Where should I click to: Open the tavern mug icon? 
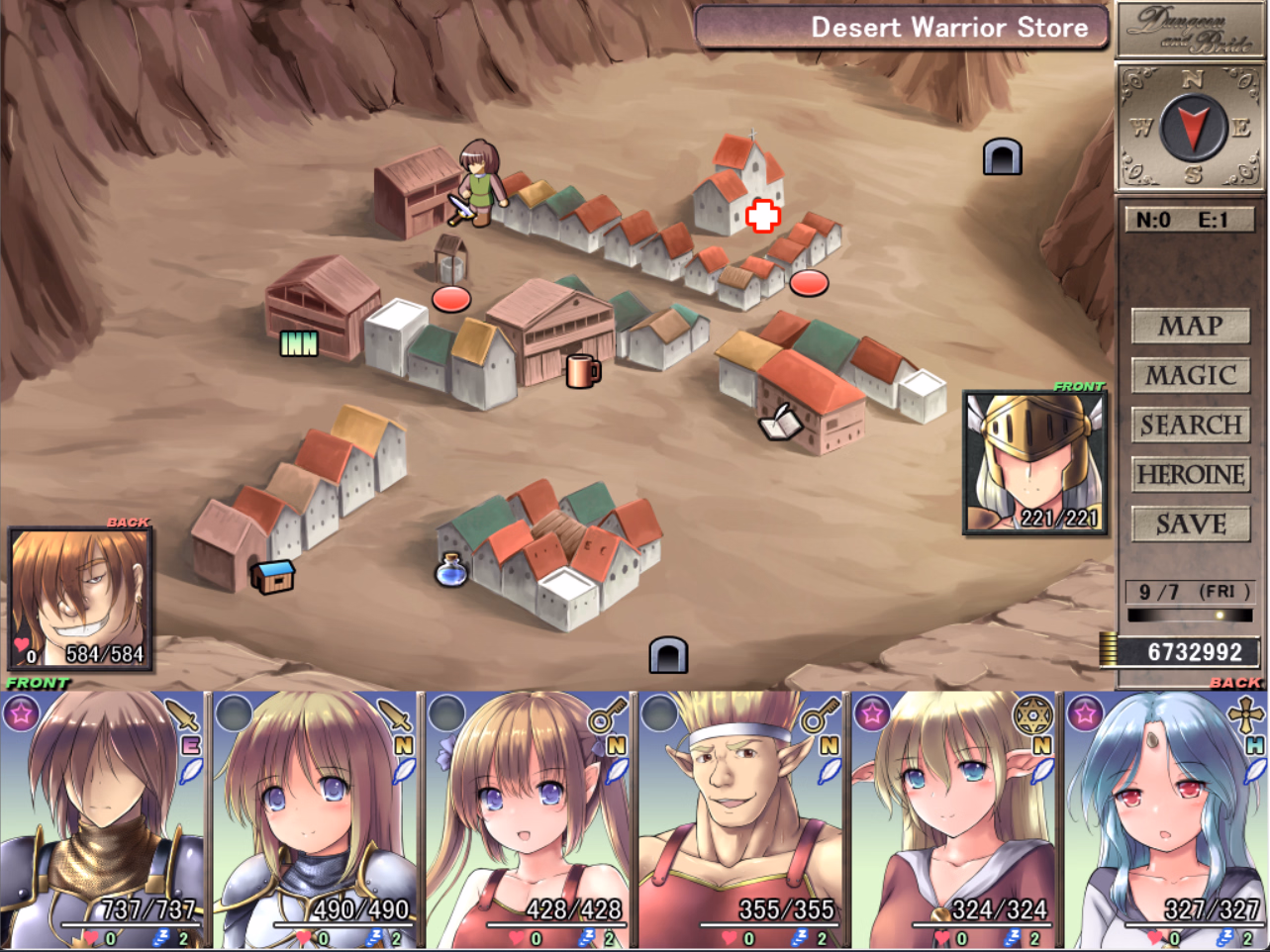(x=582, y=371)
